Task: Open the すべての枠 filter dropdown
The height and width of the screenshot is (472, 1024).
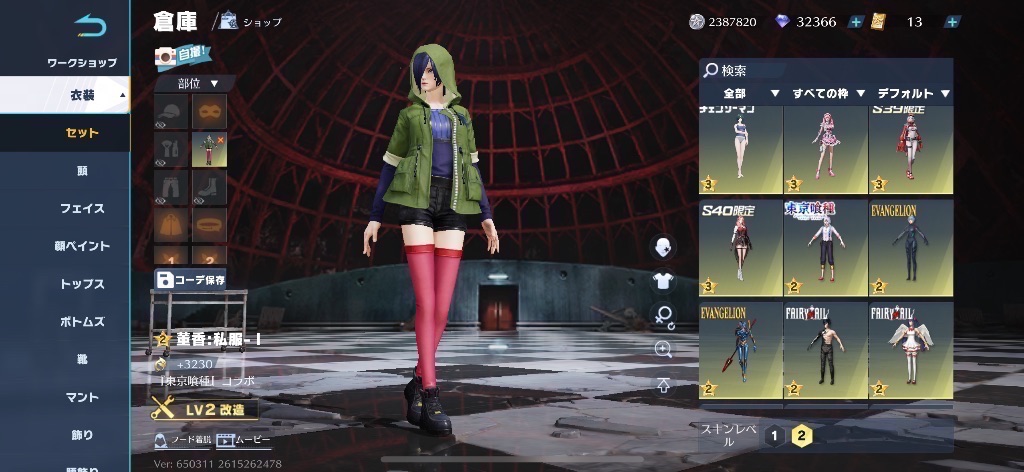Action: point(828,94)
